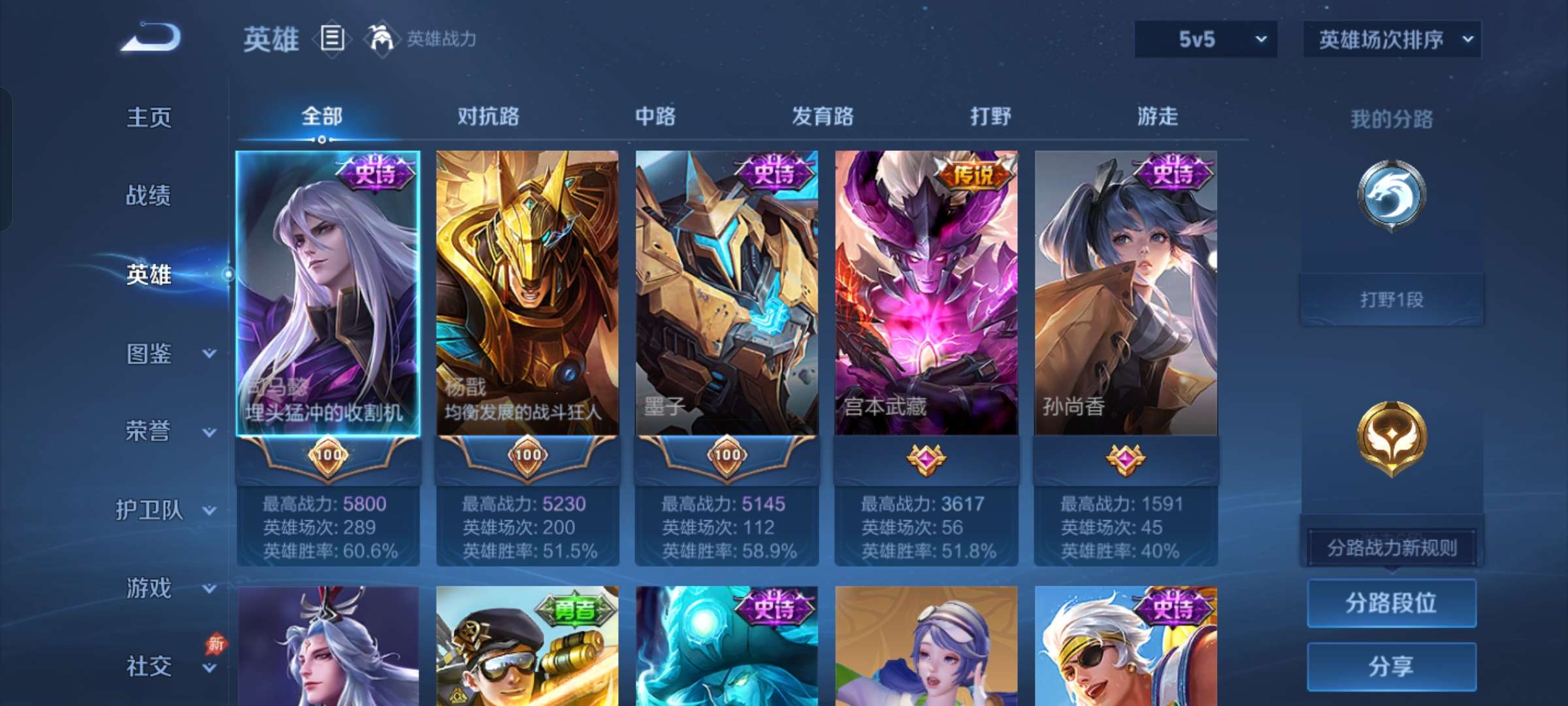
Task: Open the 英雄场次排序 sorting dropdown
Action: click(1392, 39)
